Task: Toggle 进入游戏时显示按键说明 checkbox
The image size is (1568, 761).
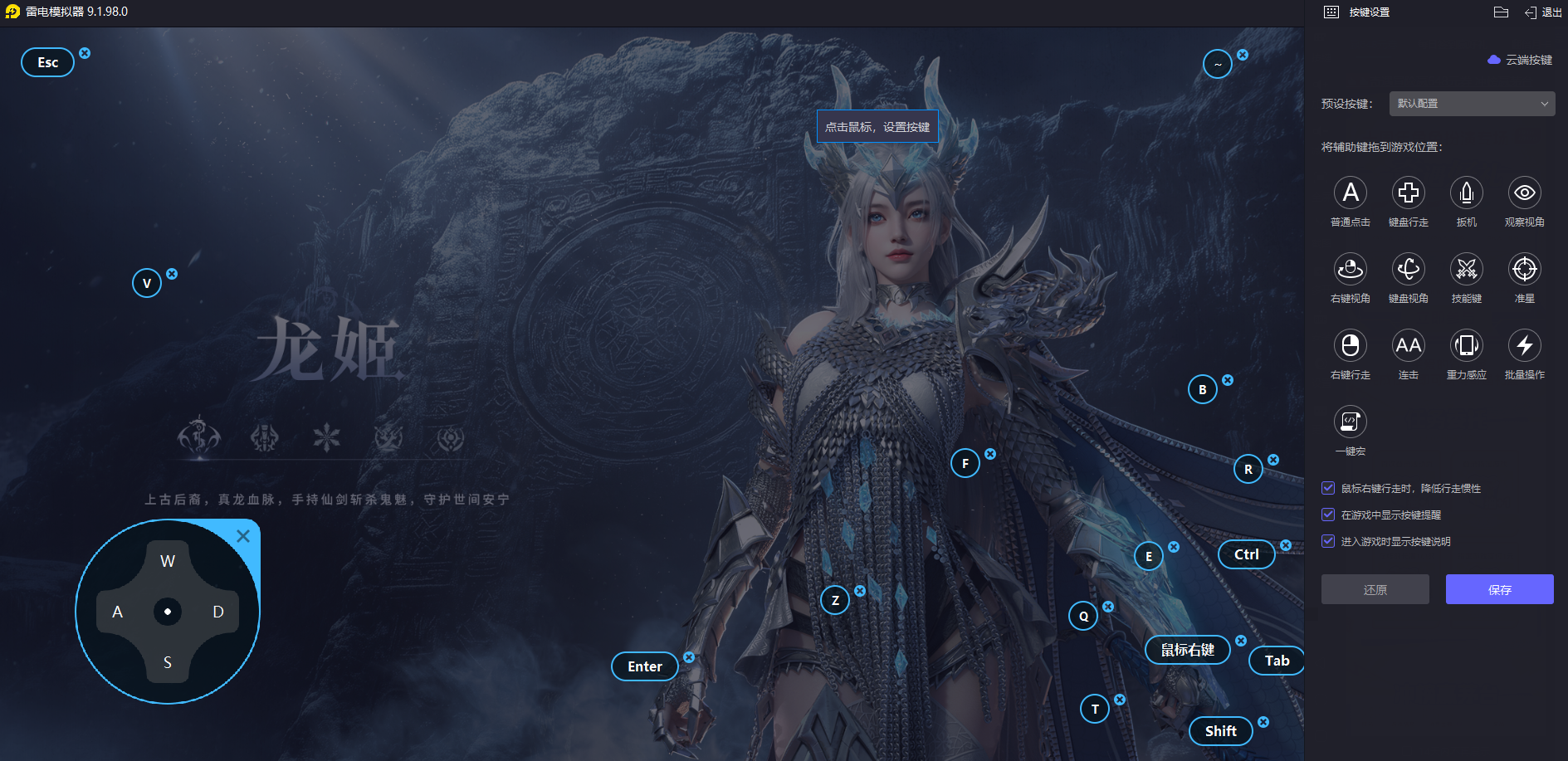Action: tap(1328, 541)
